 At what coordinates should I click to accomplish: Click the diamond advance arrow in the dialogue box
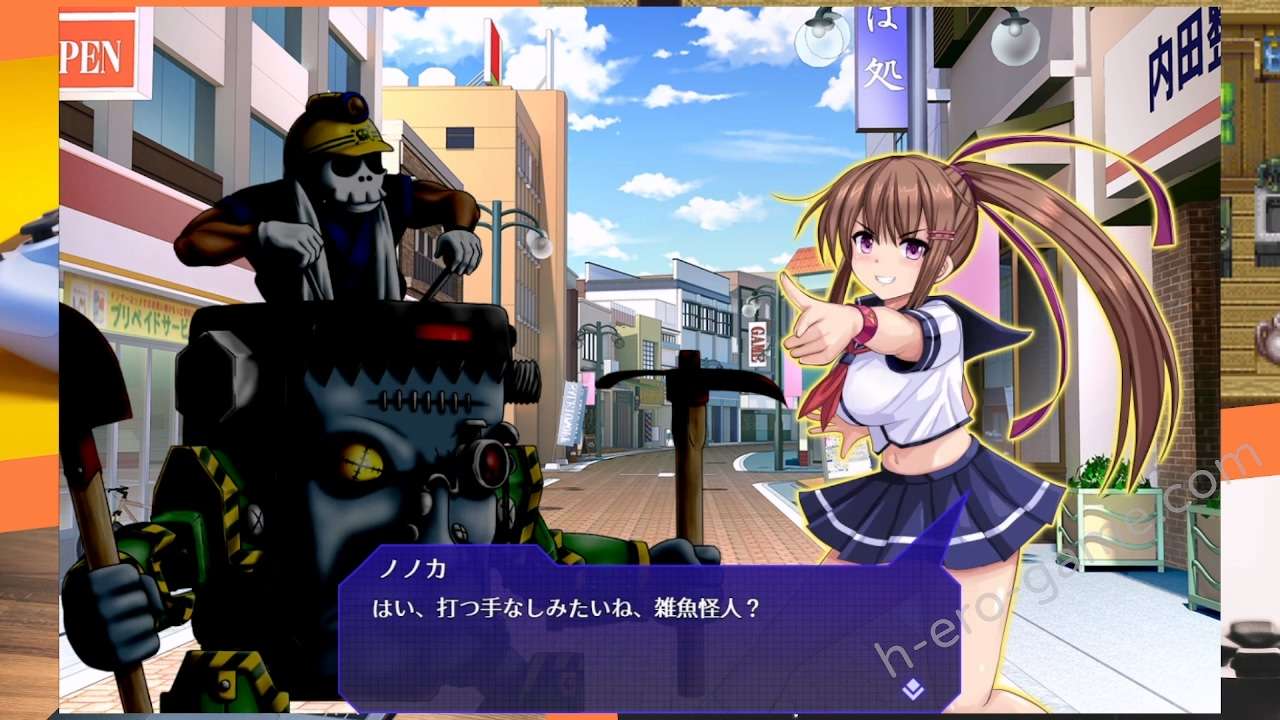[912, 688]
